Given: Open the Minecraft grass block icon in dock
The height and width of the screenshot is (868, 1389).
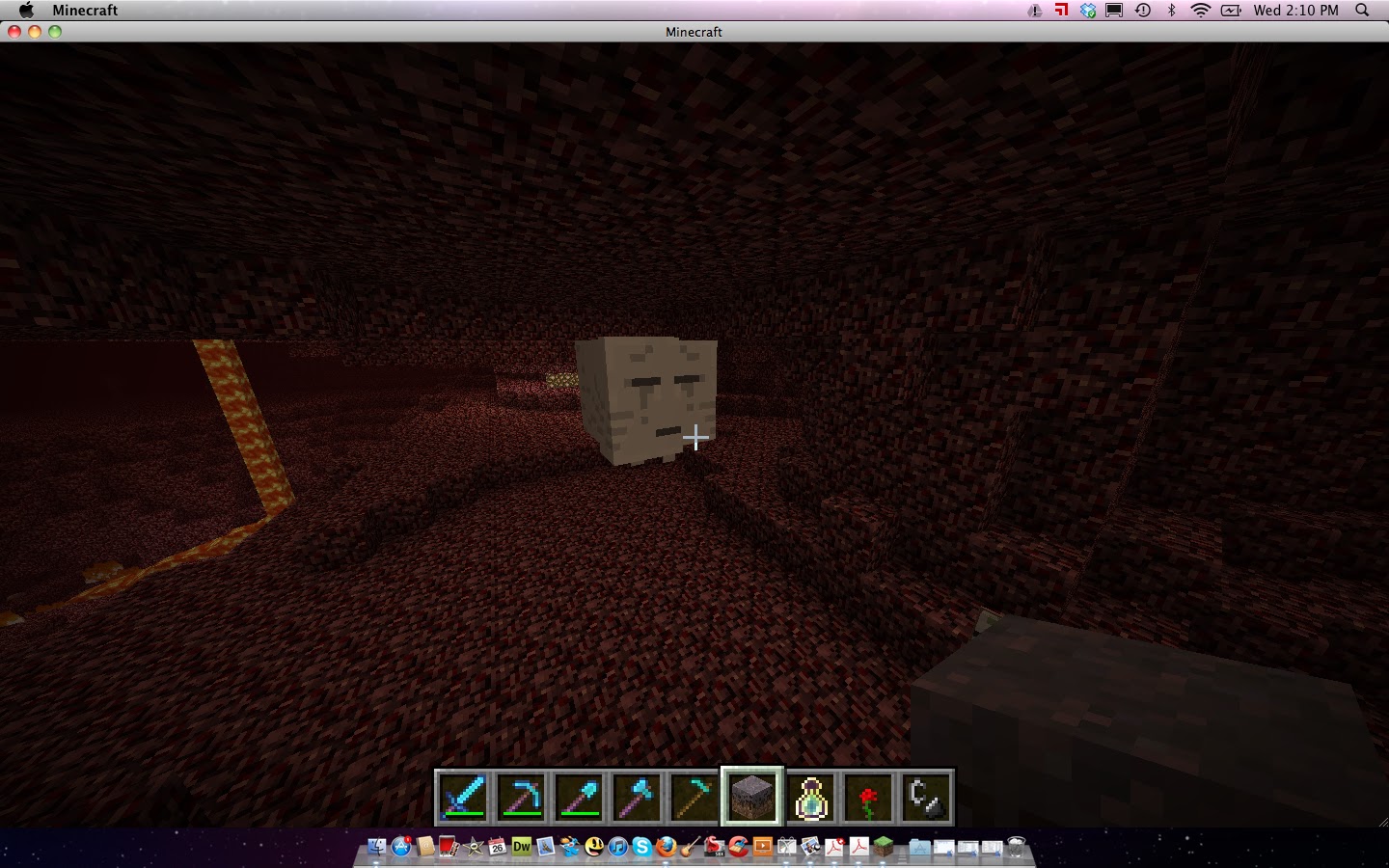Looking at the screenshot, I should click(884, 849).
